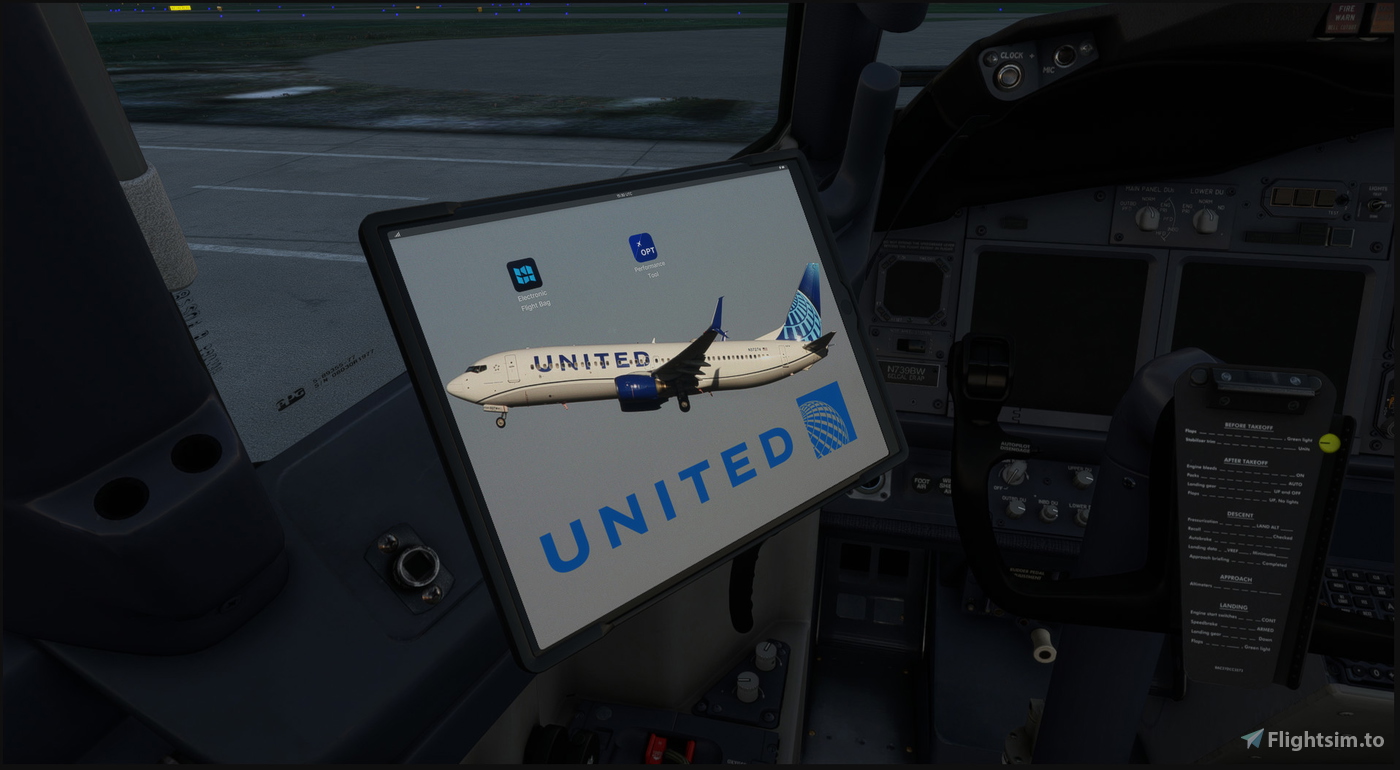Image resolution: width=1400 pixels, height=770 pixels.
Task: Set the MAIN PANEL DUs selector to NORM
Action: 1147,215
